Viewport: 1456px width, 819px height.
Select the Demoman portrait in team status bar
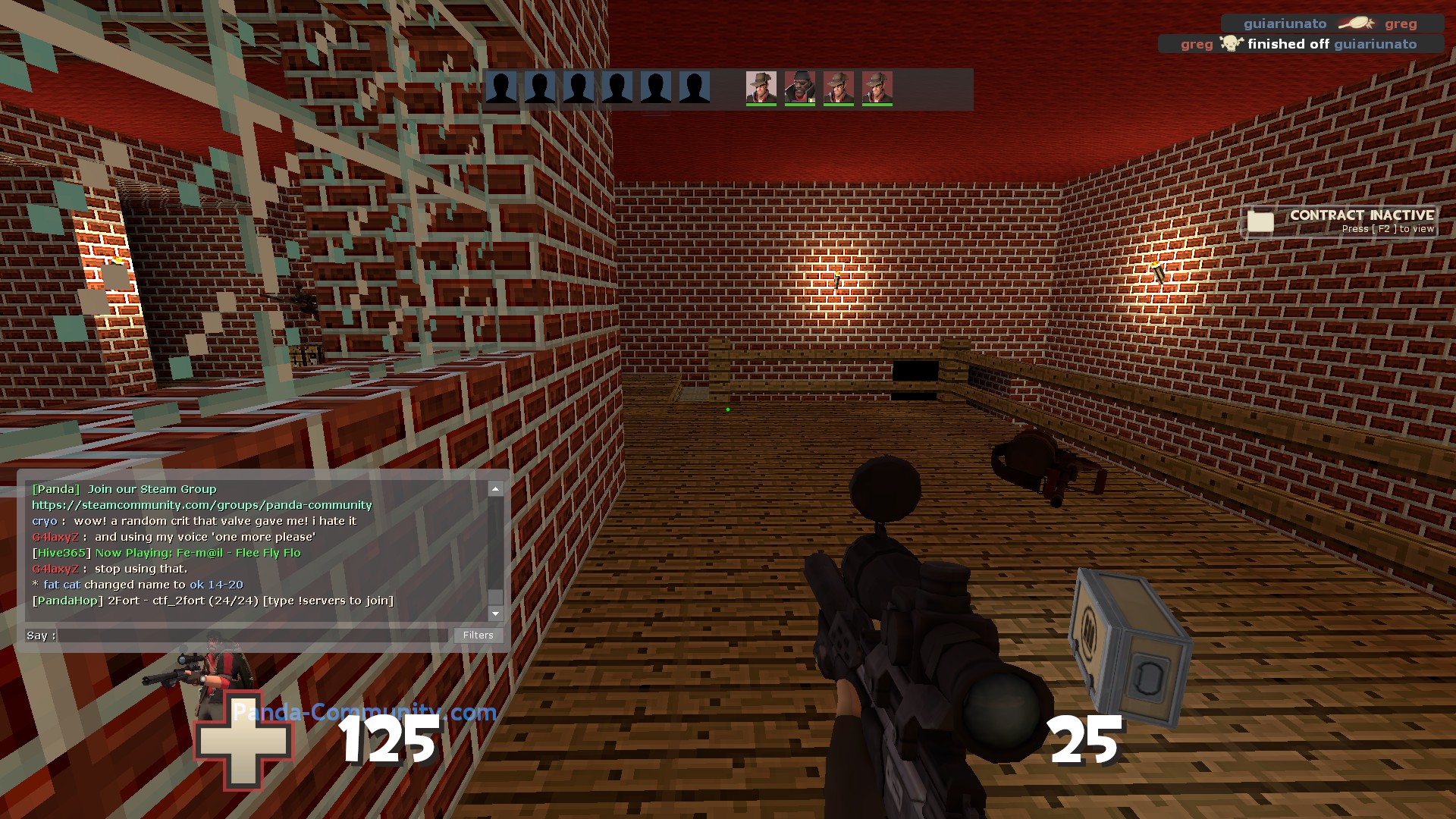click(799, 88)
